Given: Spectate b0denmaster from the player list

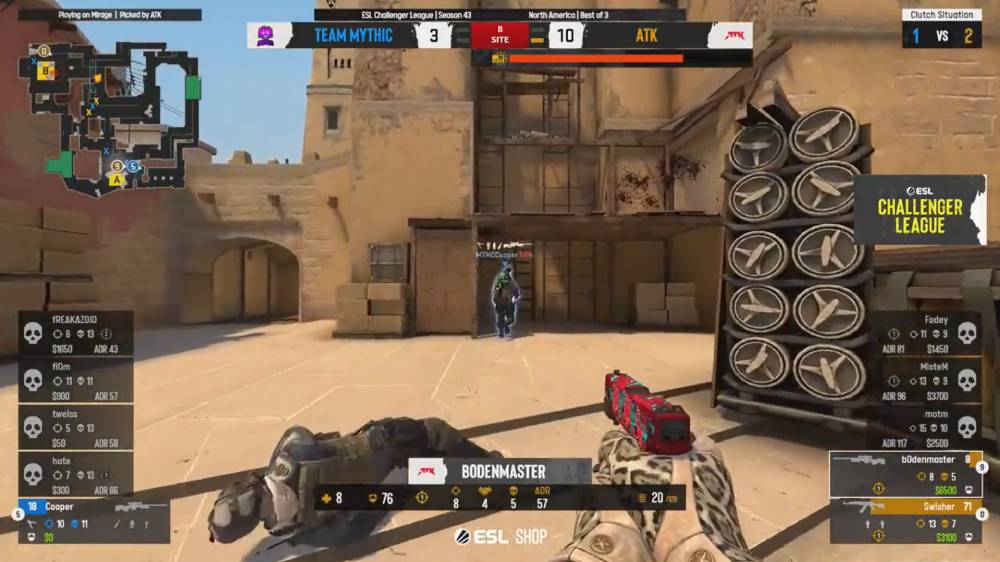Looking at the screenshot, I should [906, 474].
